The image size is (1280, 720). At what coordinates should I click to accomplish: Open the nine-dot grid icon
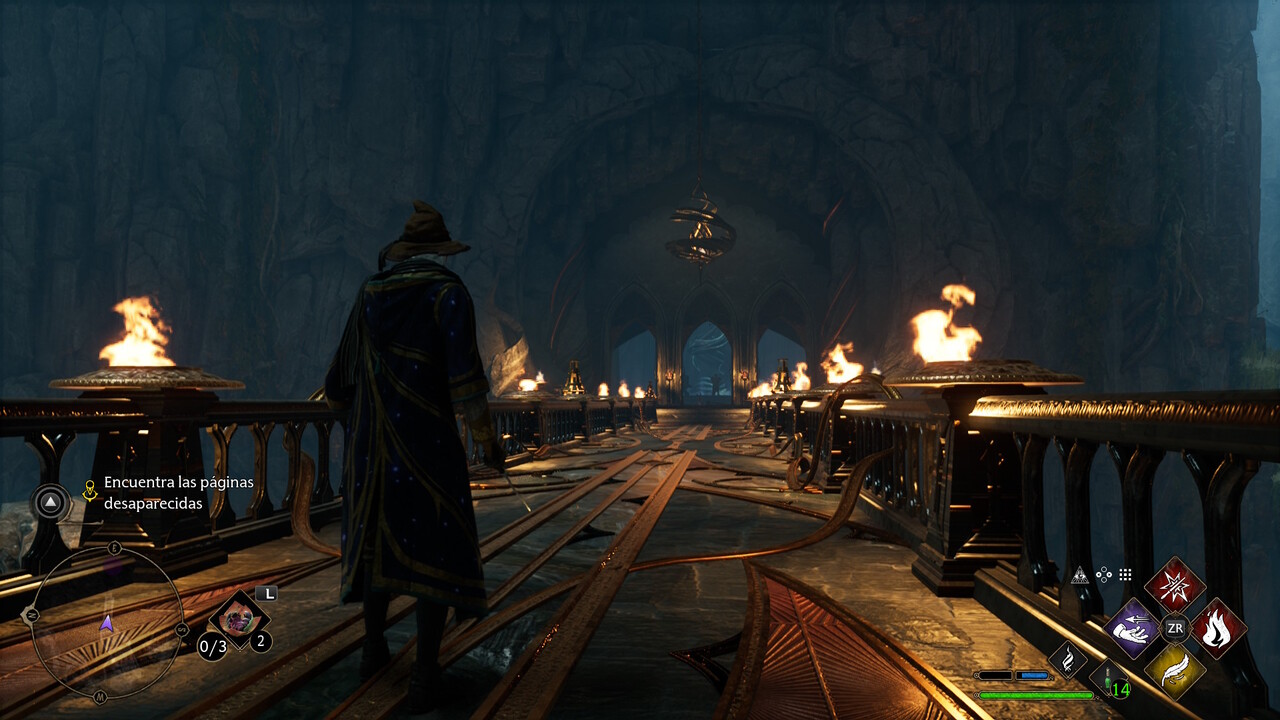pyautogui.click(x=1125, y=575)
